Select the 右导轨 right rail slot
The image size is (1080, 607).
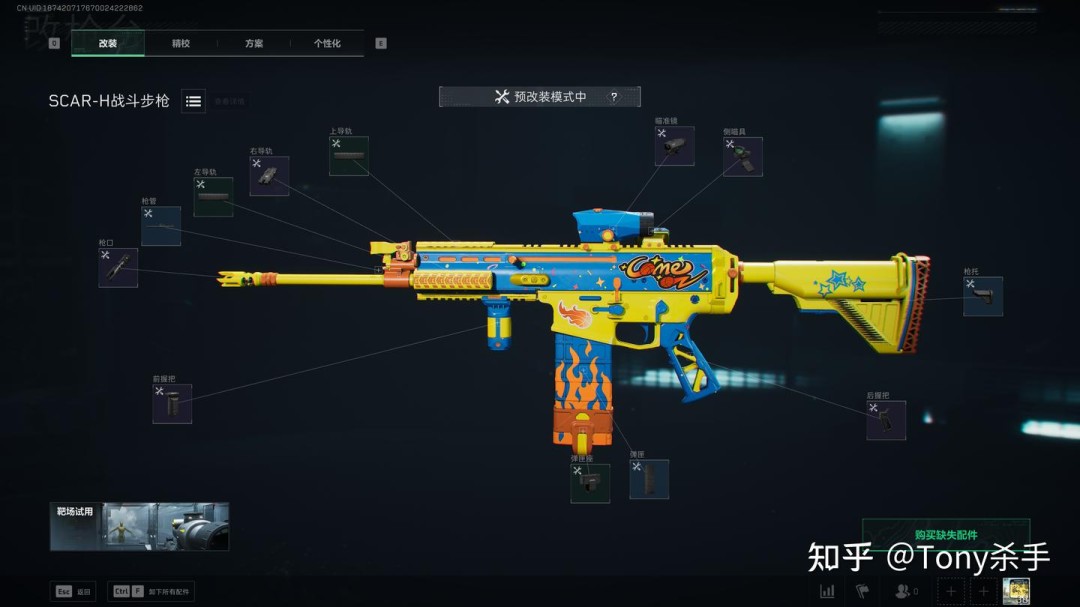point(269,176)
